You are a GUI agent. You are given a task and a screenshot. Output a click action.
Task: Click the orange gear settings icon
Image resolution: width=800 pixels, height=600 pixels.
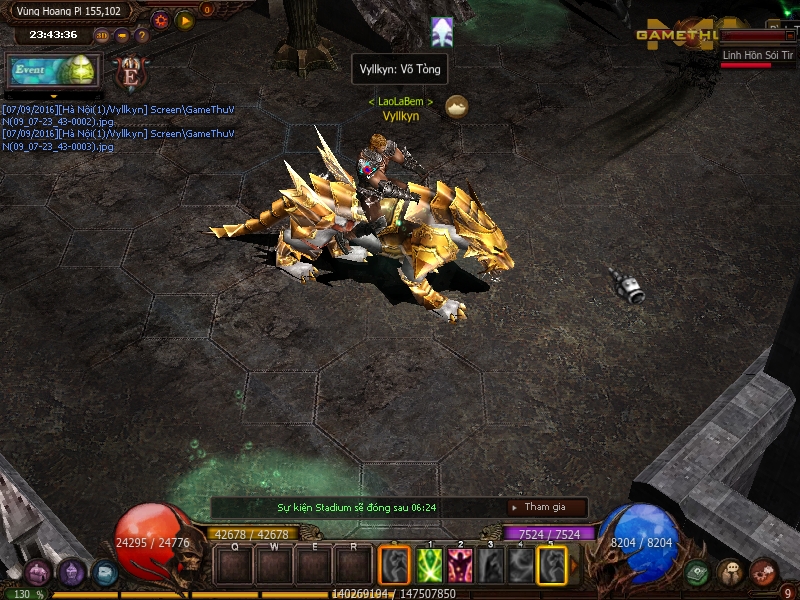(x=160, y=19)
